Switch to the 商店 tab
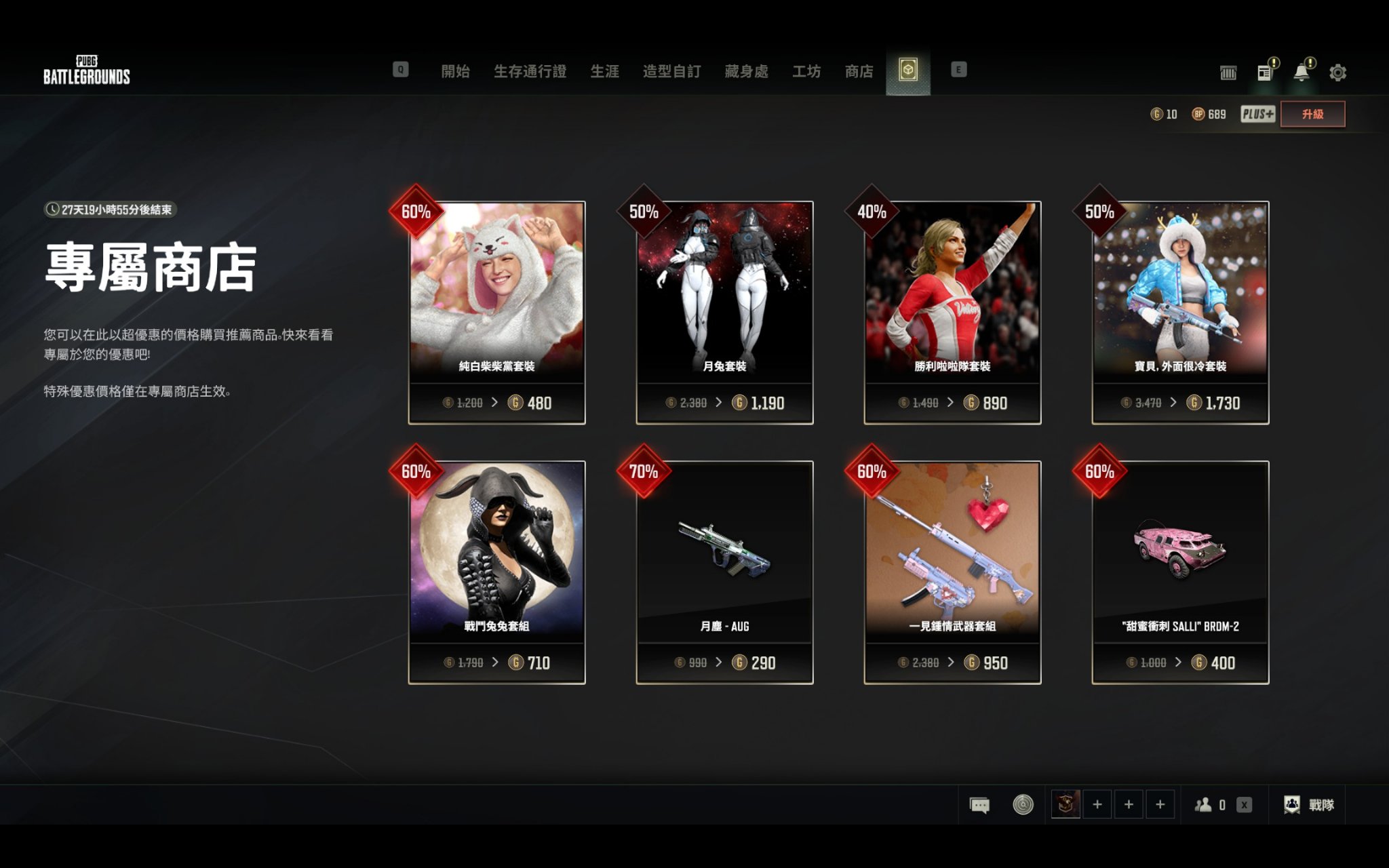The image size is (1389, 868). point(859,71)
